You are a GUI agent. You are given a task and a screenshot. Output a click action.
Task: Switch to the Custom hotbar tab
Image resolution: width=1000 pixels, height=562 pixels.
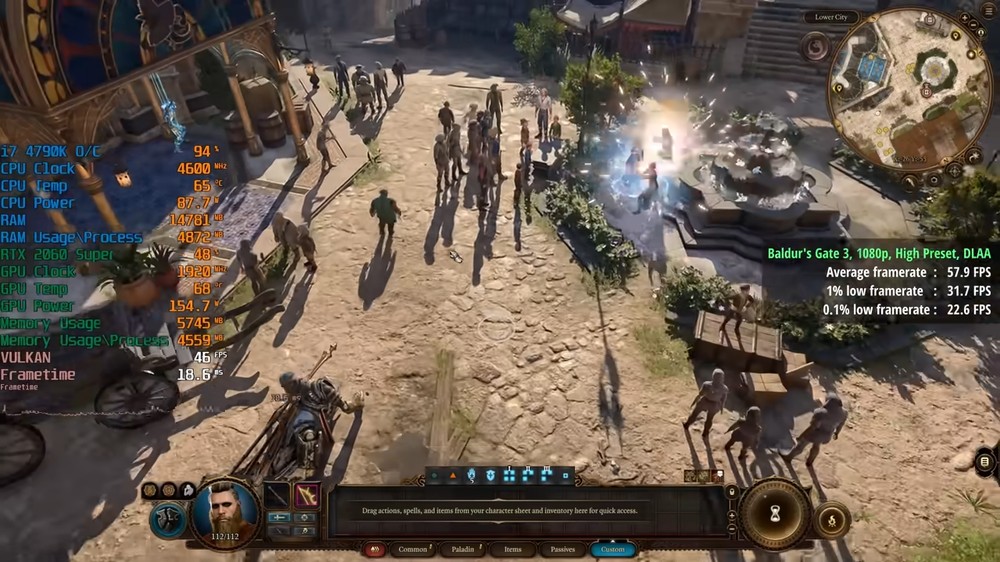click(x=612, y=549)
